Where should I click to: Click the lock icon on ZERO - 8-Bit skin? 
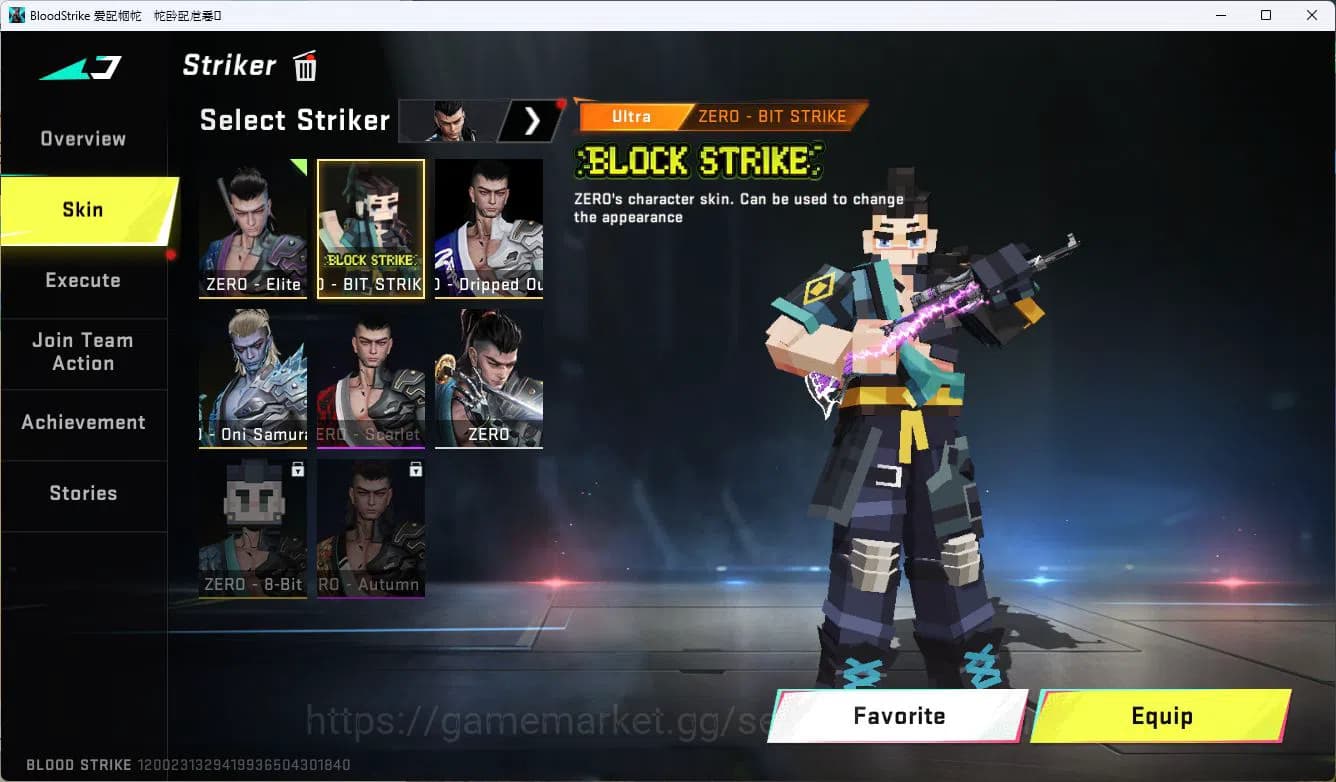(298, 470)
